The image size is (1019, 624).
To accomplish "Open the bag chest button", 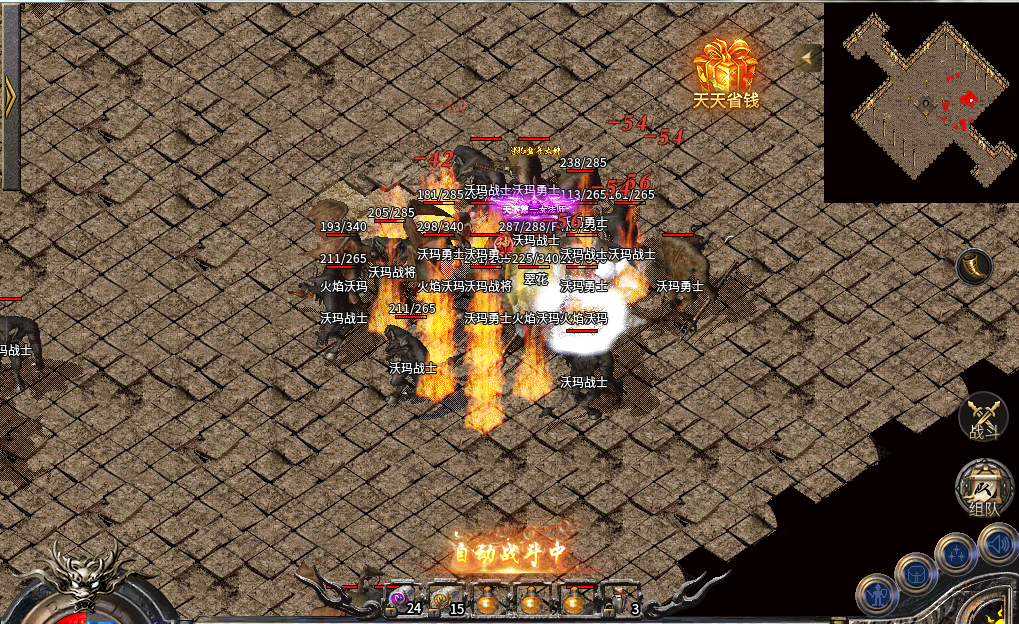I will 915,573.
